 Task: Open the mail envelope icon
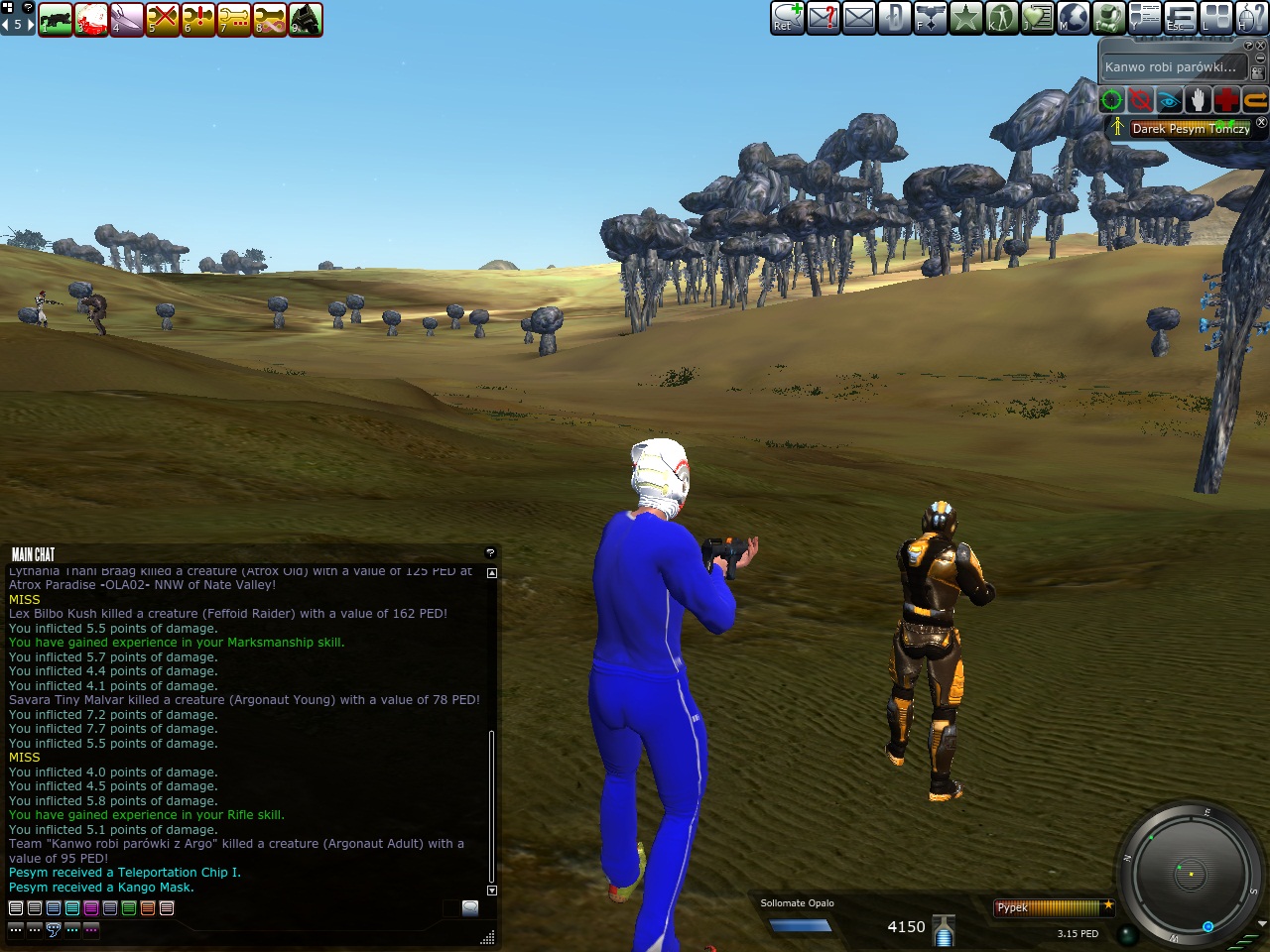(x=859, y=17)
